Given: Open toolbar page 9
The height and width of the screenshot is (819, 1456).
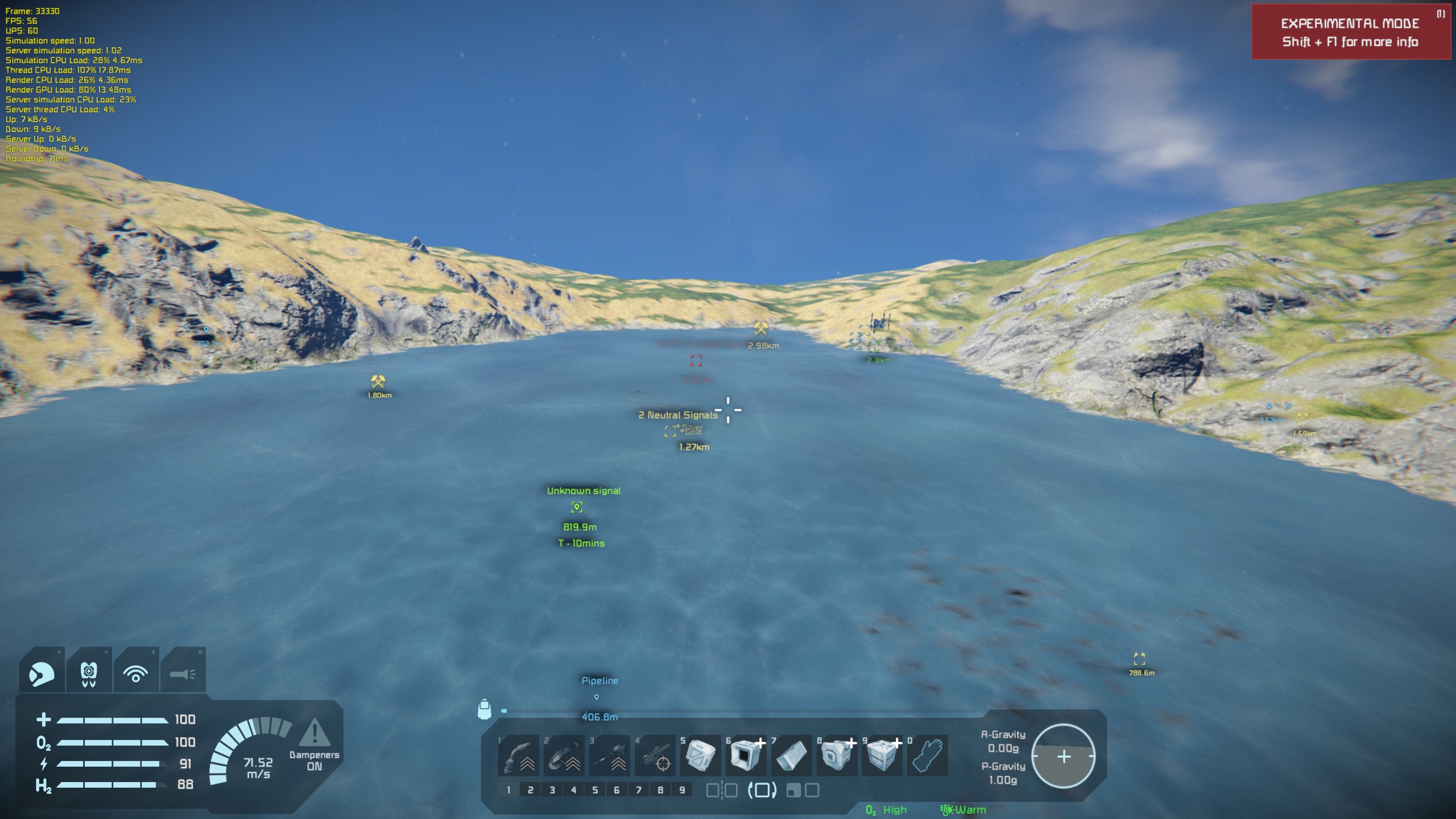Looking at the screenshot, I should pyautogui.click(x=682, y=790).
